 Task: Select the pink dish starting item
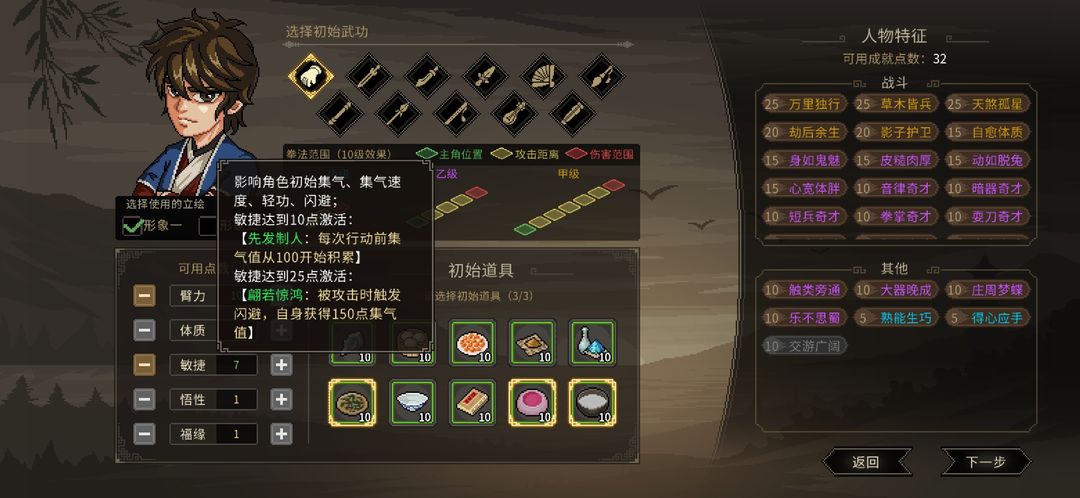click(532, 403)
